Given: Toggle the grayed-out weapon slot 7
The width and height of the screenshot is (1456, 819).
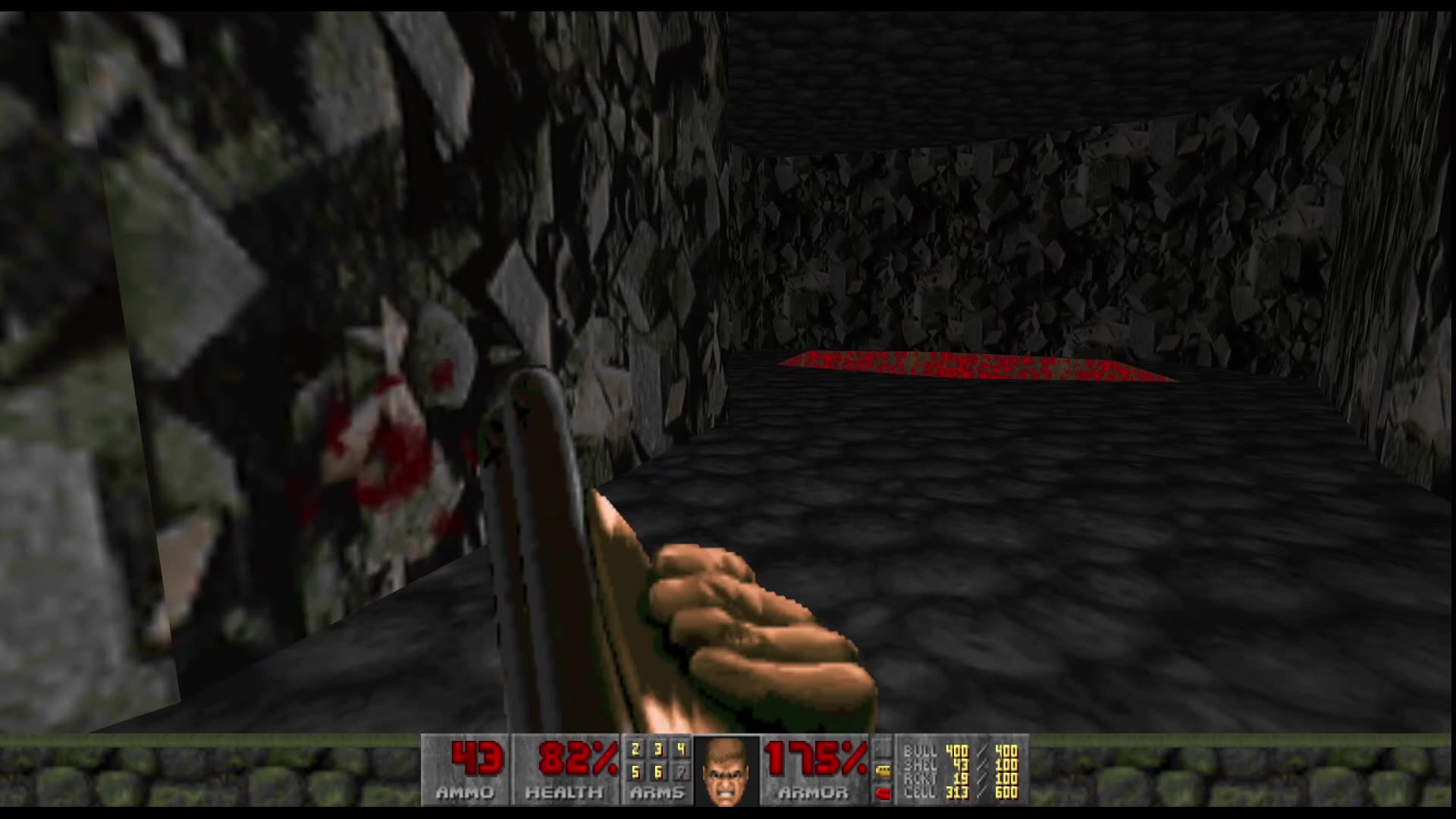Looking at the screenshot, I should (682, 772).
